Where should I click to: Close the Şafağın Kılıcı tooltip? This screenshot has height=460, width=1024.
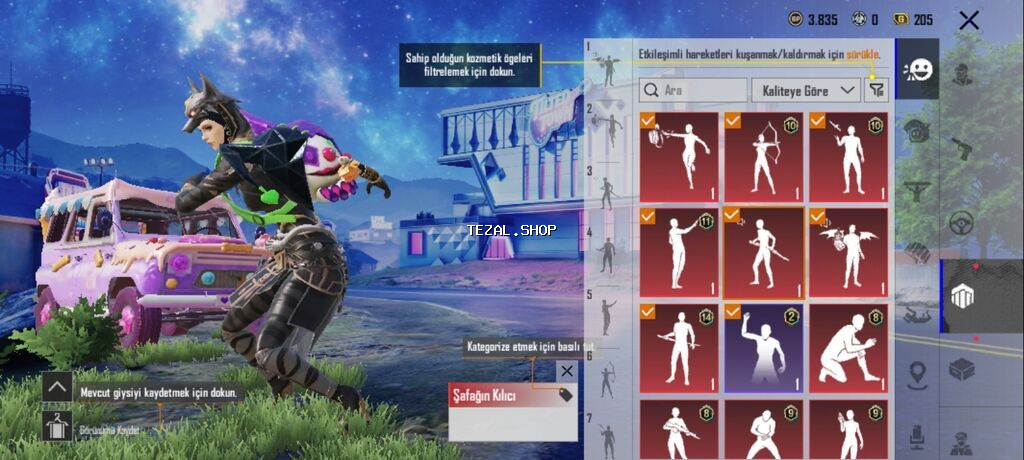pyautogui.click(x=567, y=372)
